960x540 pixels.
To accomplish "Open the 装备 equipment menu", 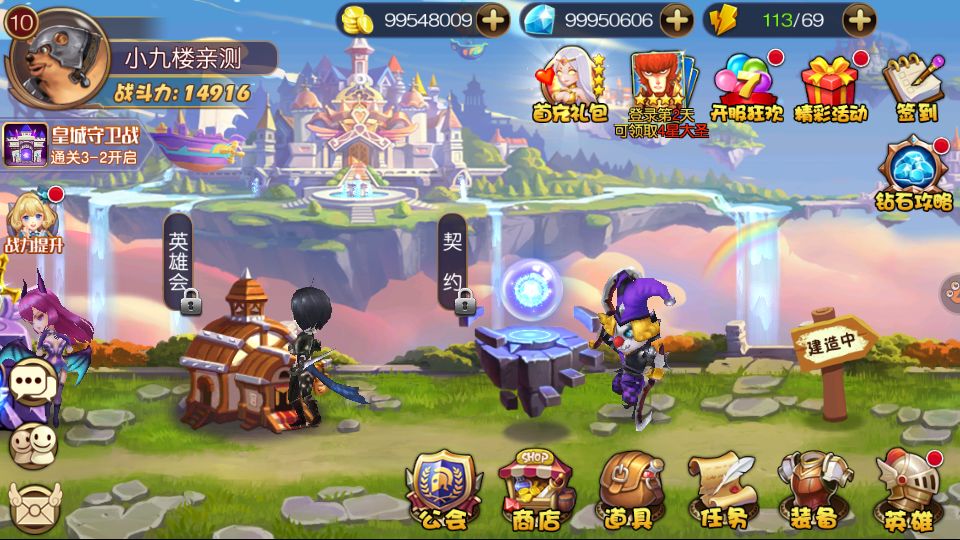I will (812, 490).
